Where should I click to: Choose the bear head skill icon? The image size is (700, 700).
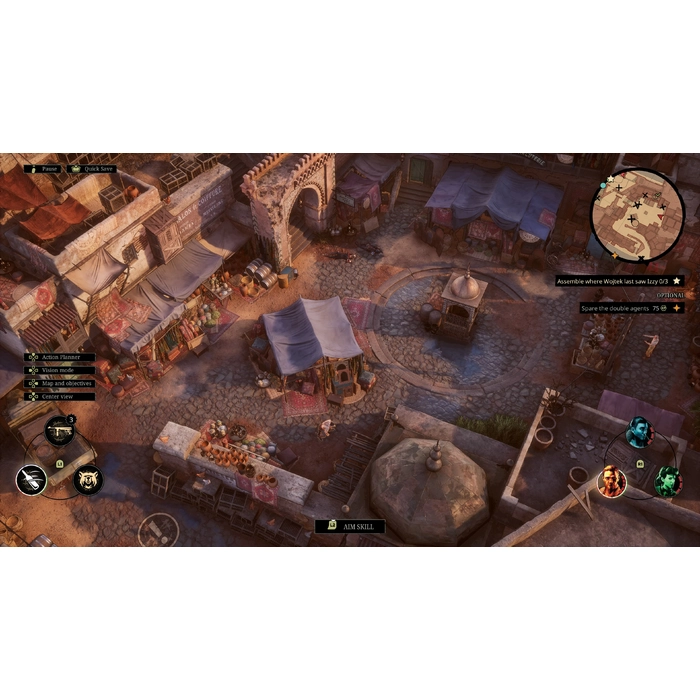tap(89, 480)
